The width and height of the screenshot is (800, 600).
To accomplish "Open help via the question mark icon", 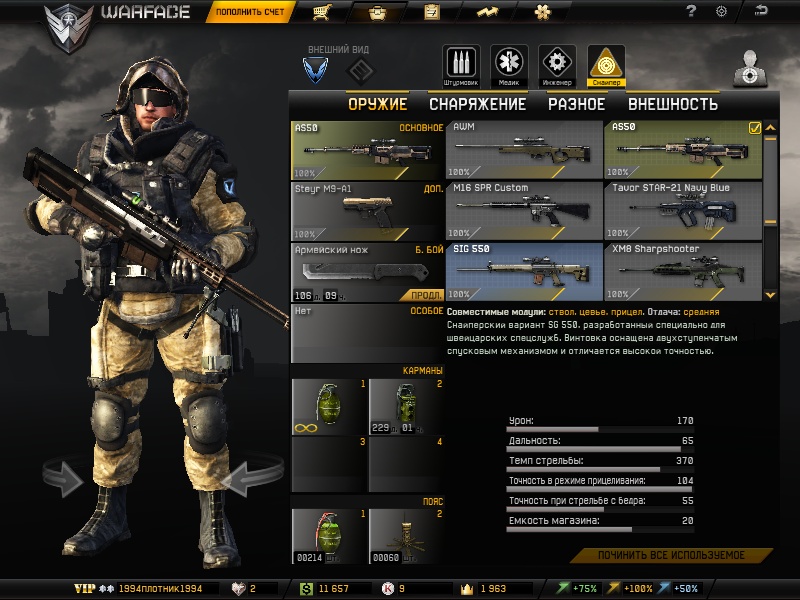I will tap(691, 12).
